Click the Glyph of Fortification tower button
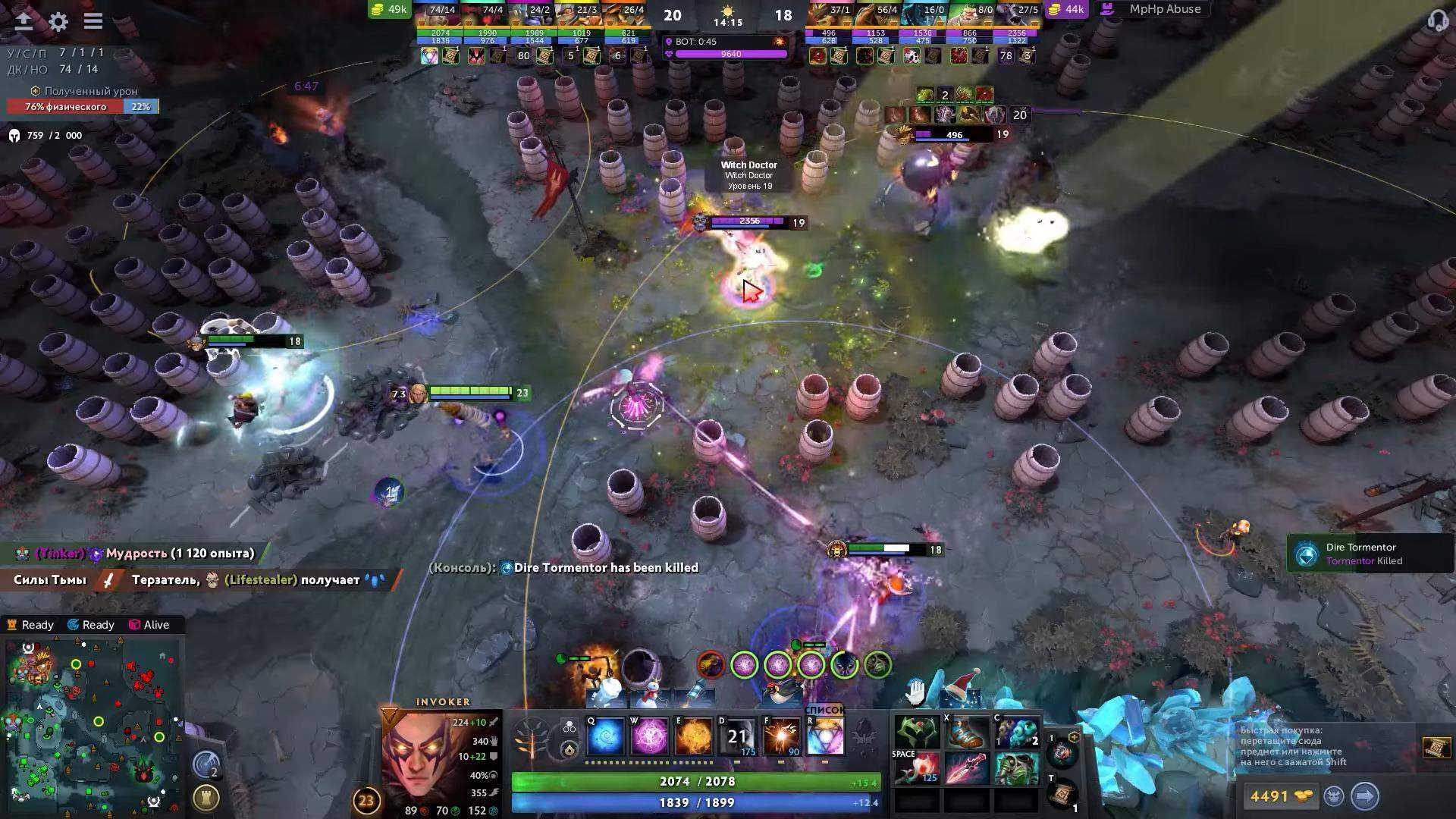1456x819 pixels. coord(206,798)
